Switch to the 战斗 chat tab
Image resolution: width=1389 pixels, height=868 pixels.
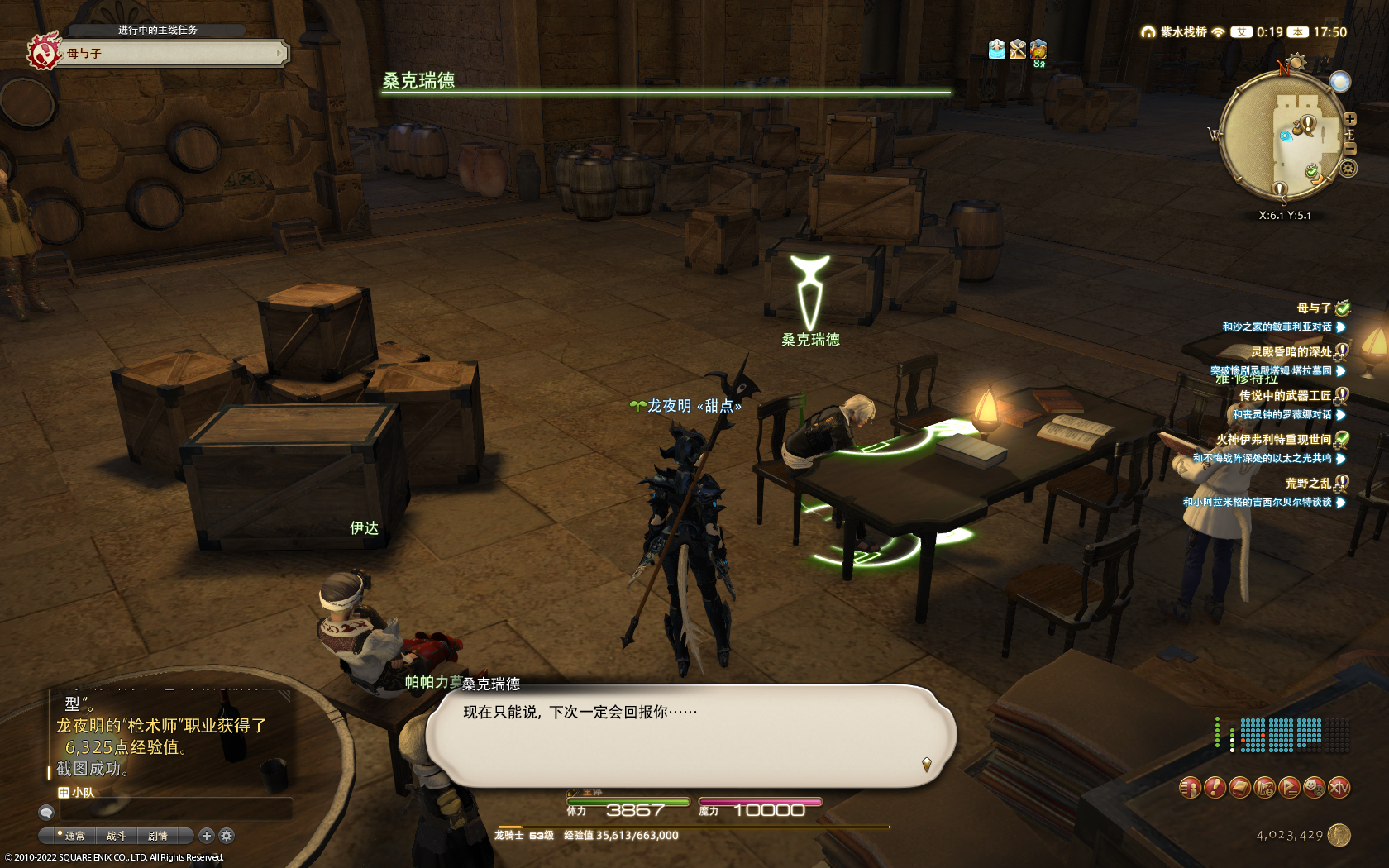(117, 836)
